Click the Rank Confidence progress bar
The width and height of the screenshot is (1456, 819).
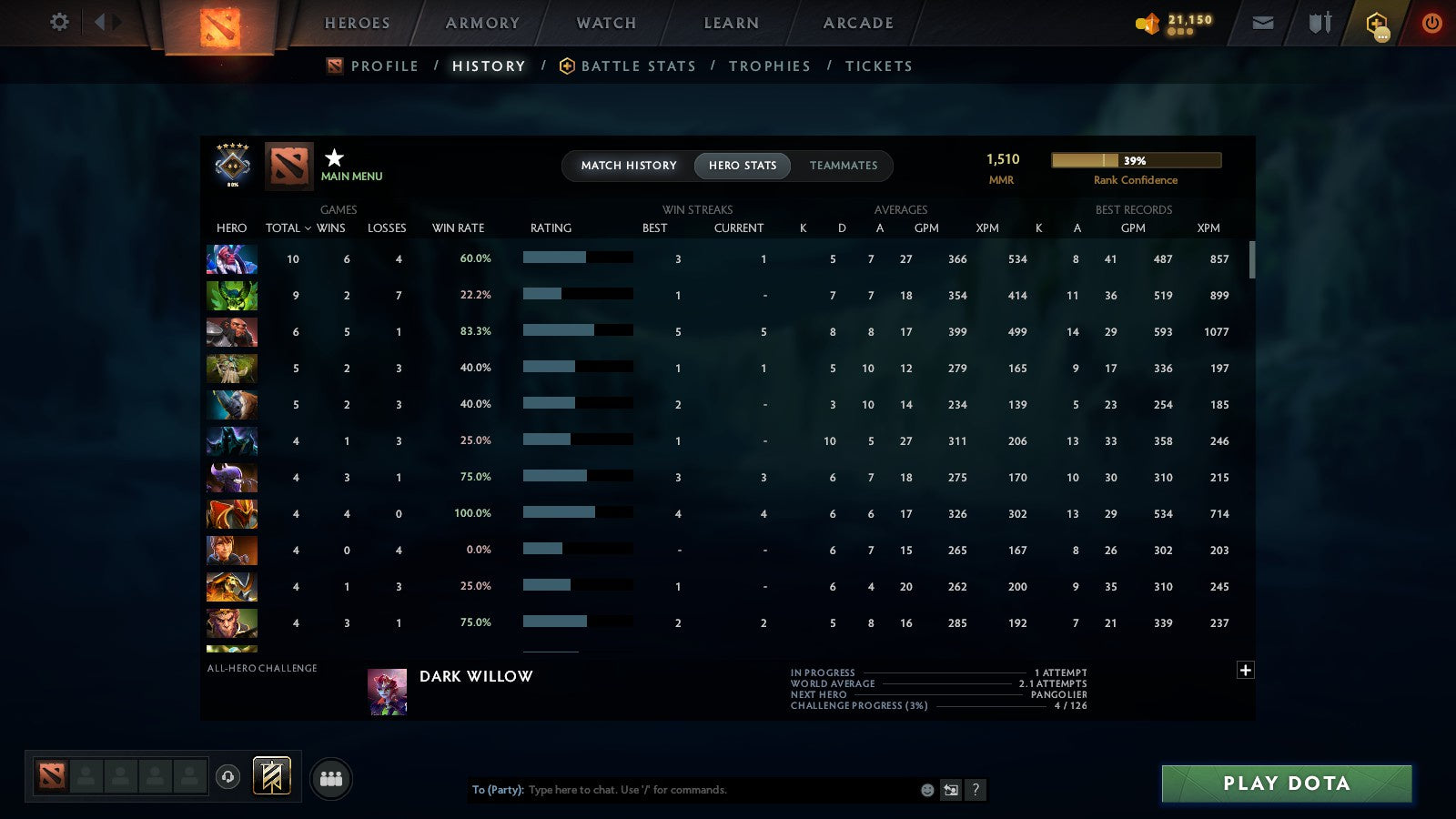coord(1137,159)
